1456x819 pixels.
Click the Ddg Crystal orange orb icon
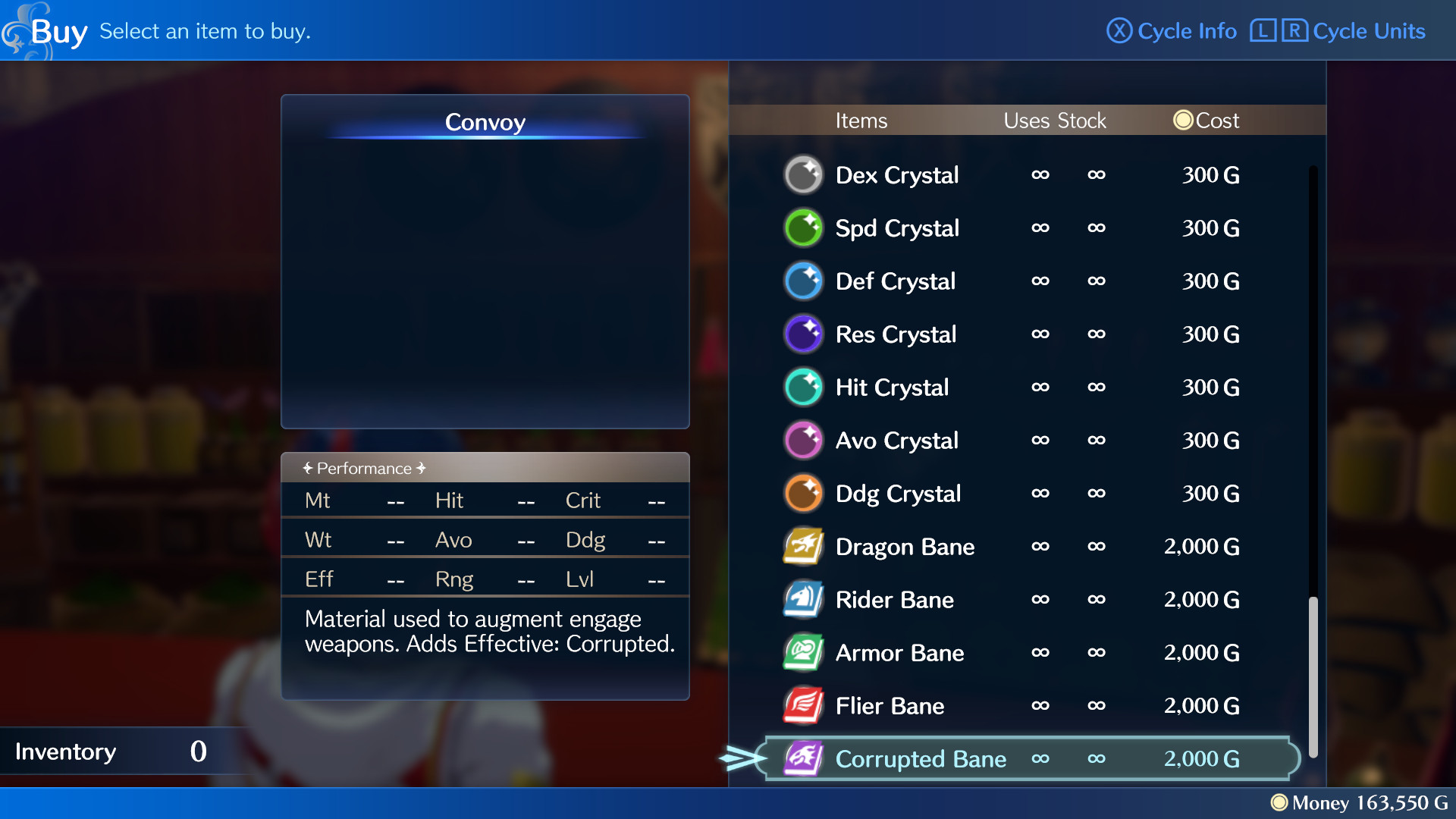pos(803,493)
